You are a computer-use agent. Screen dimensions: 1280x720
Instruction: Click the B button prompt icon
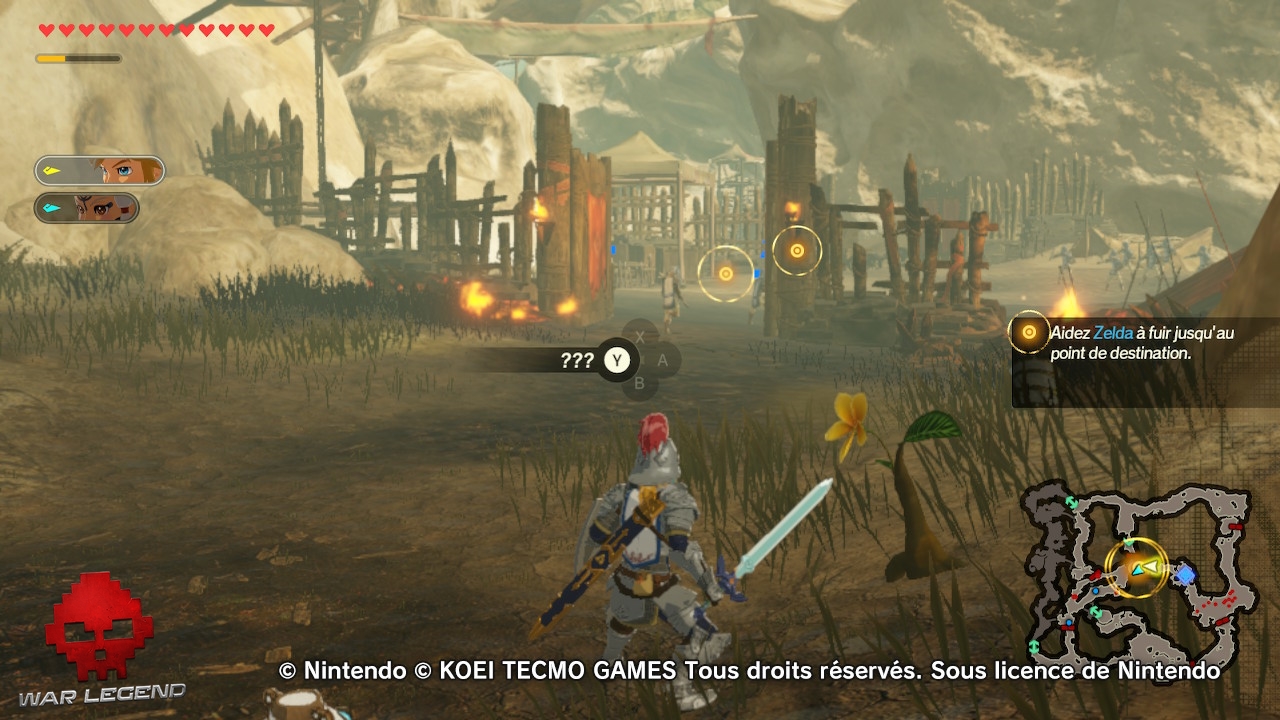click(641, 385)
